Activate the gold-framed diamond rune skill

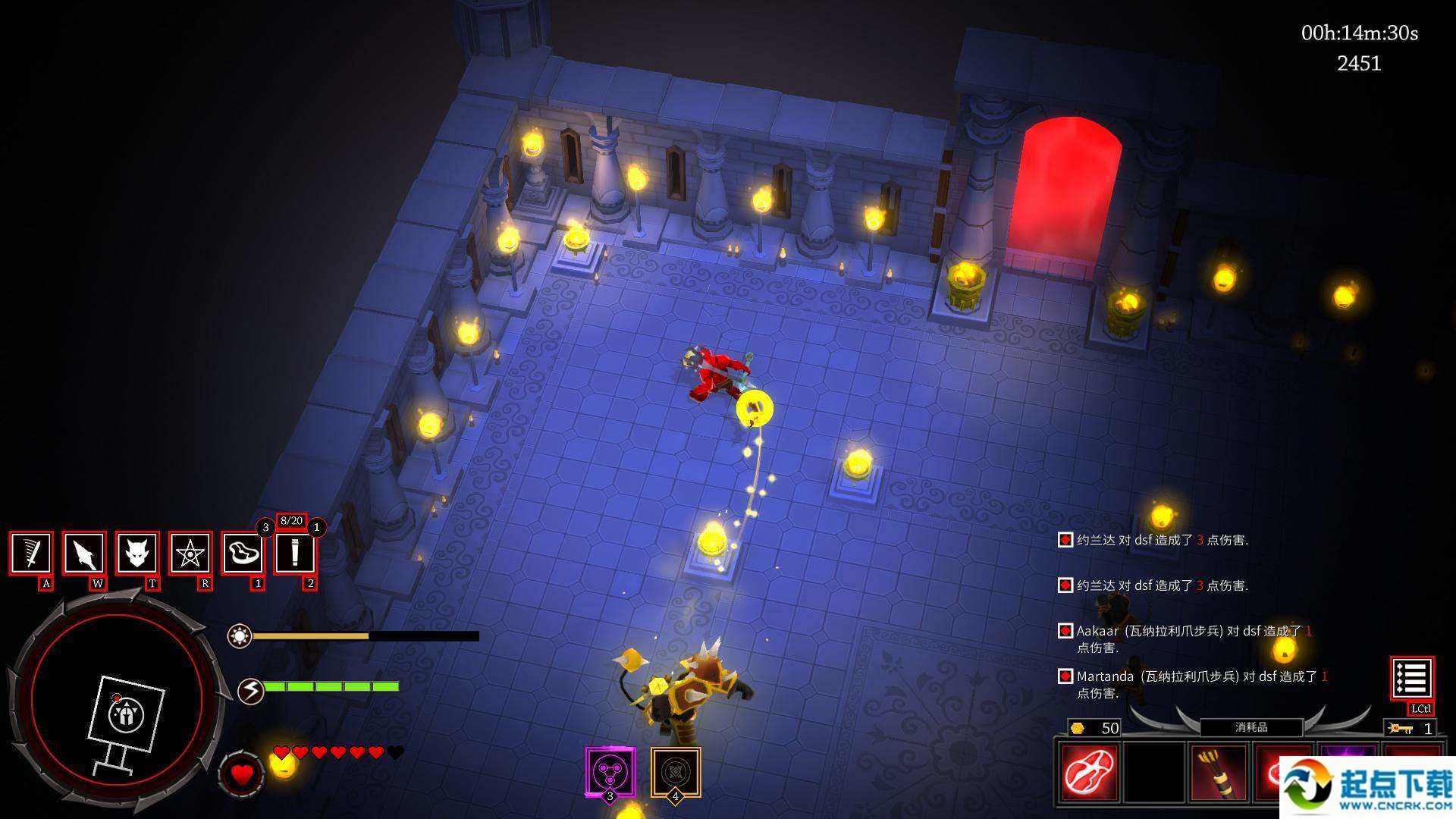point(675,772)
